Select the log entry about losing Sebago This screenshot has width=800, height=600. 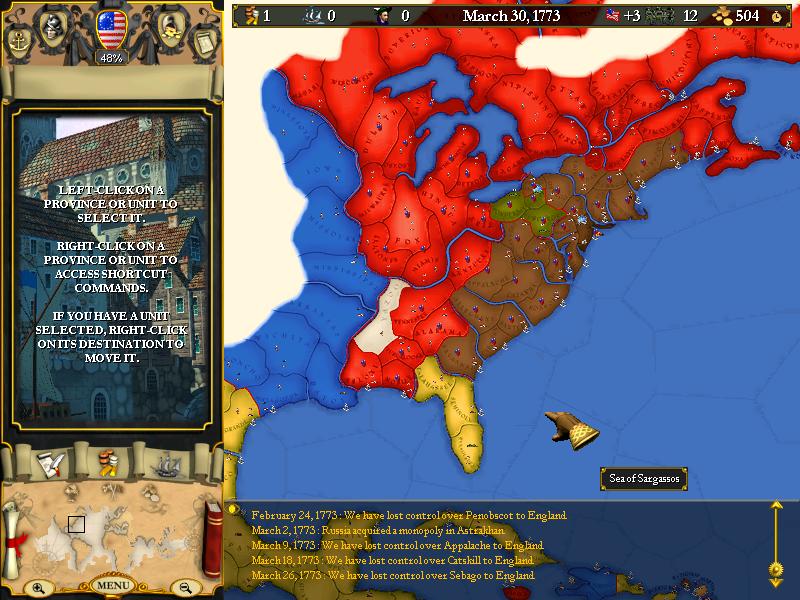tap(393, 575)
